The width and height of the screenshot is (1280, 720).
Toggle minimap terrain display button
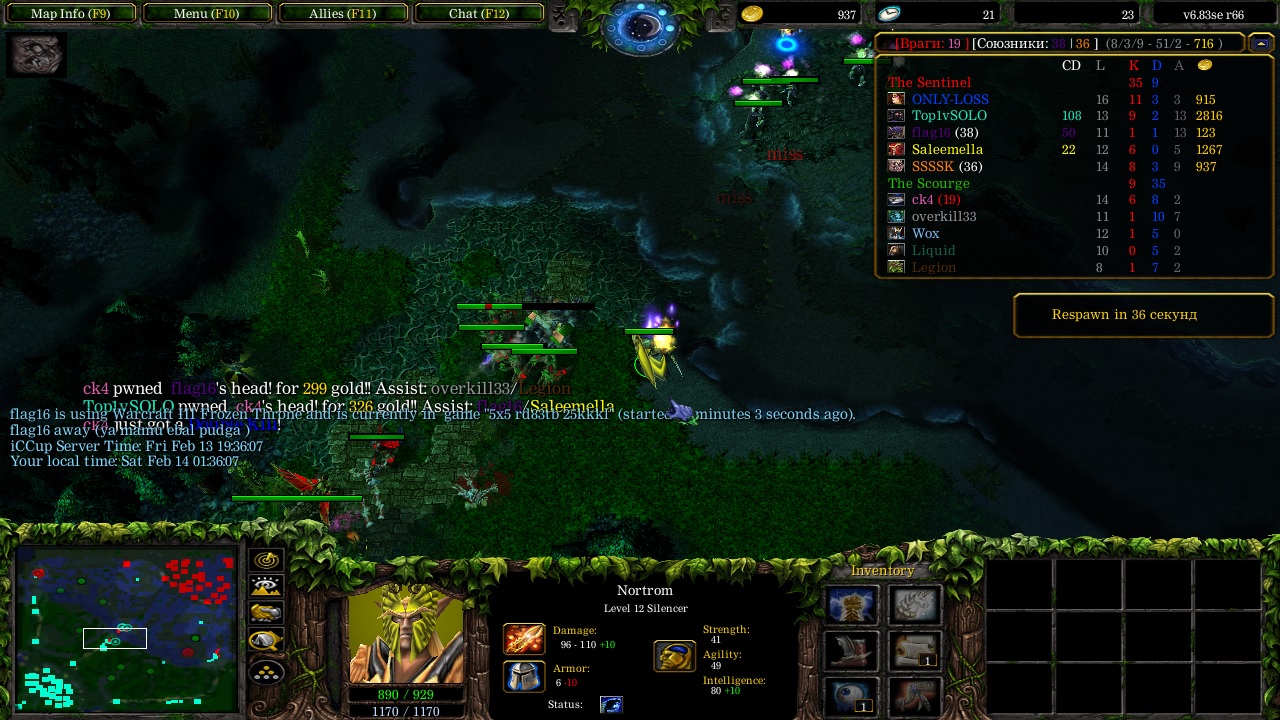tap(267, 587)
